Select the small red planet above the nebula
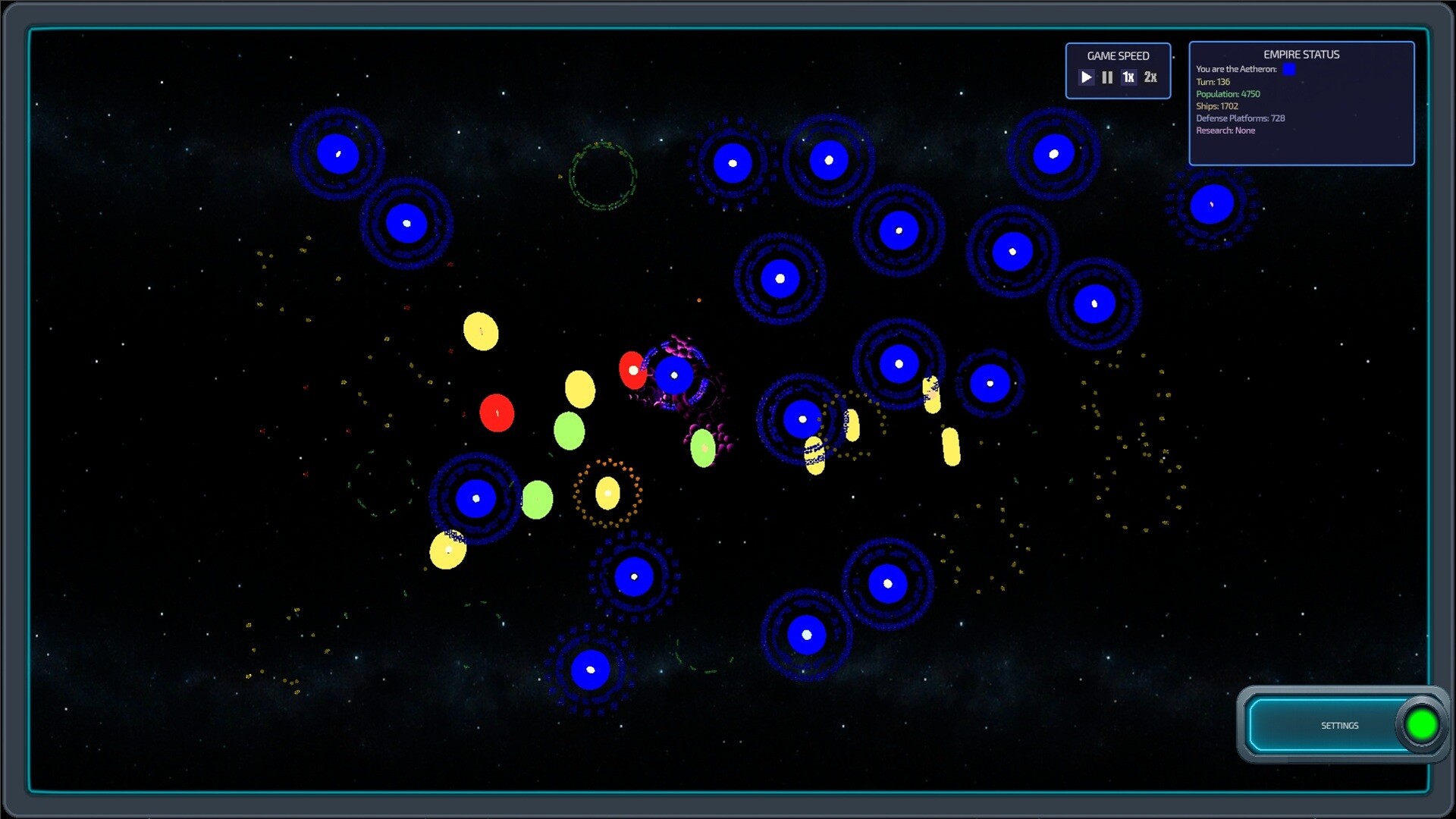This screenshot has height=819, width=1456. click(634, 369)
